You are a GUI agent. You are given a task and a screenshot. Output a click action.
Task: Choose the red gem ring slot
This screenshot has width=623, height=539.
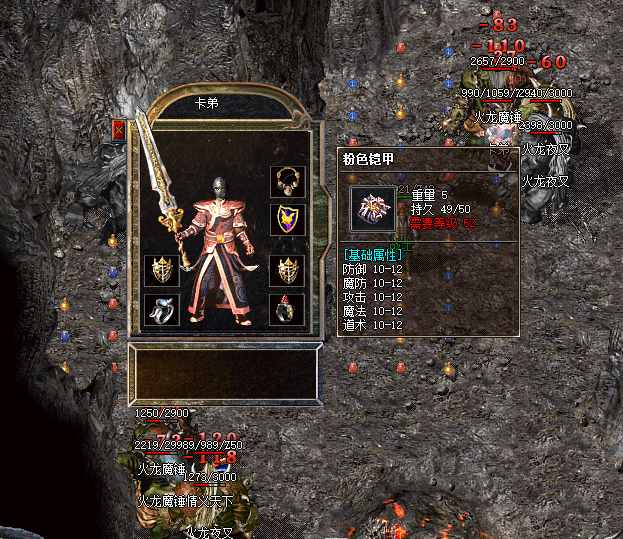[x=287, y=309]
